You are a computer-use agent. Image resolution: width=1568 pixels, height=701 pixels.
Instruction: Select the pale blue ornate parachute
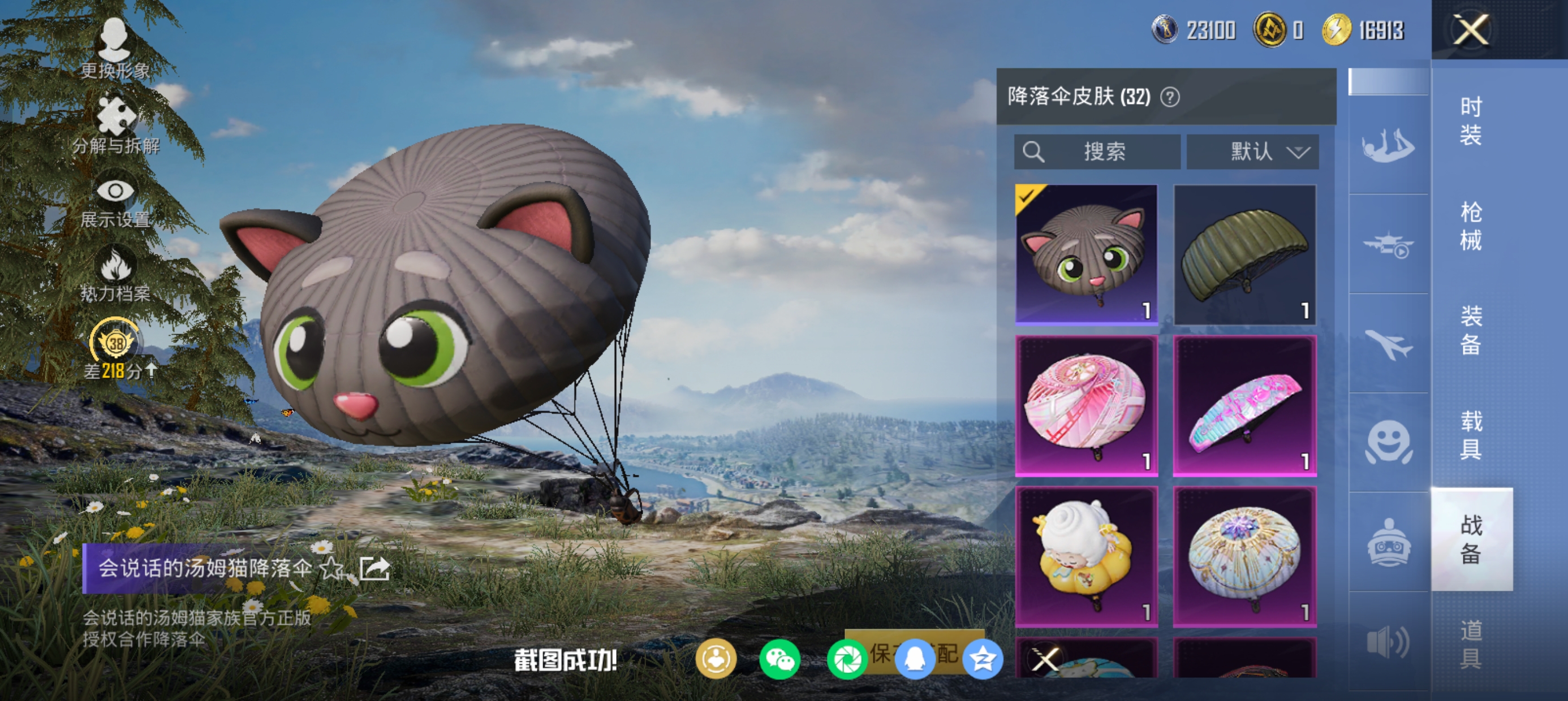[1244, 556]
